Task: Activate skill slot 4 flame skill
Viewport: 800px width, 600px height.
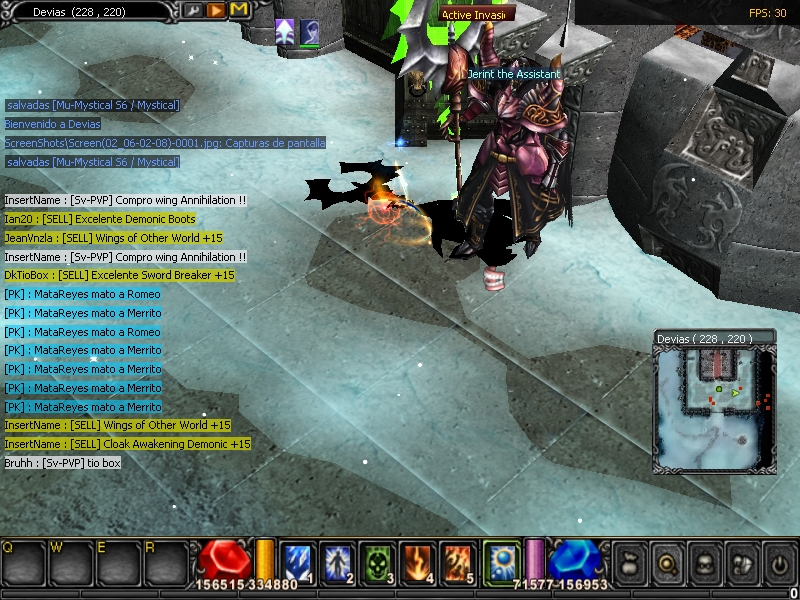Action: (x=416, y=562)
